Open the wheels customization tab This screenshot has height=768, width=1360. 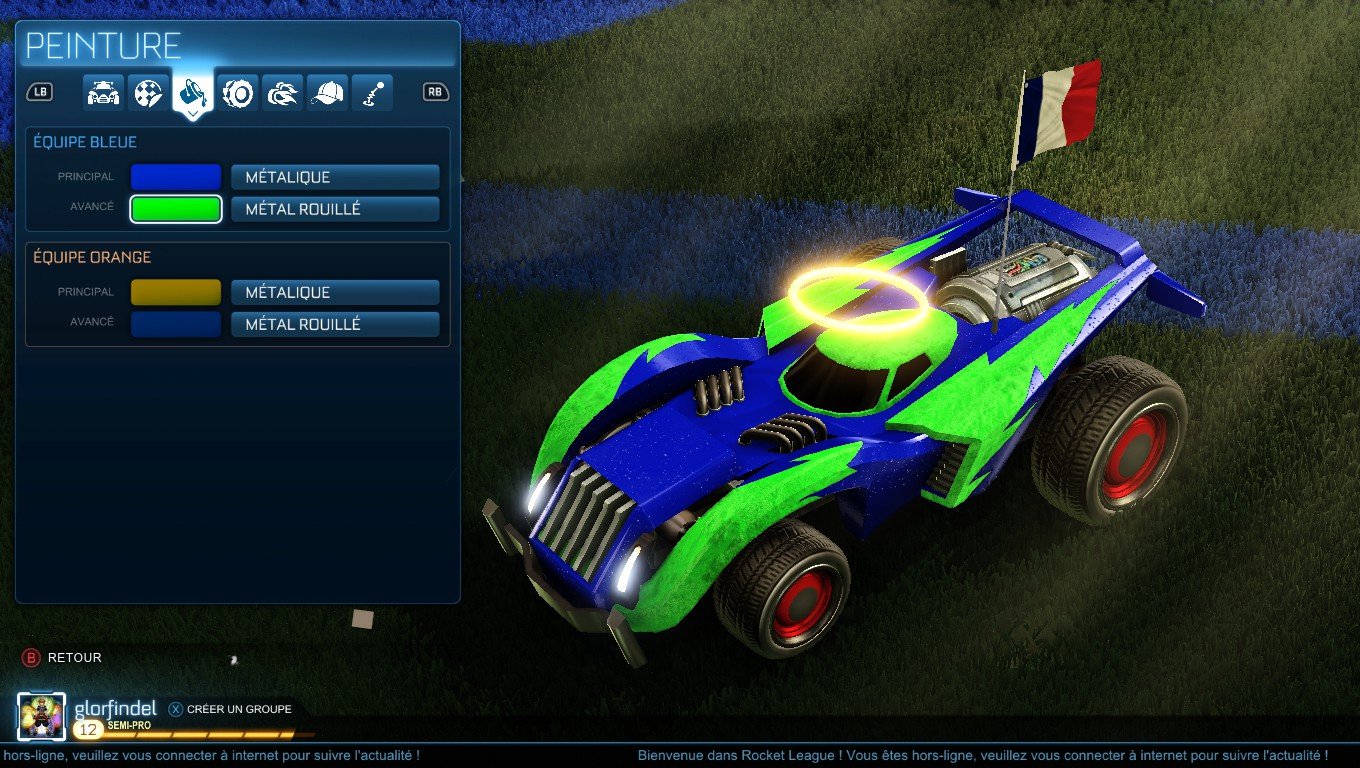(237, 92)
